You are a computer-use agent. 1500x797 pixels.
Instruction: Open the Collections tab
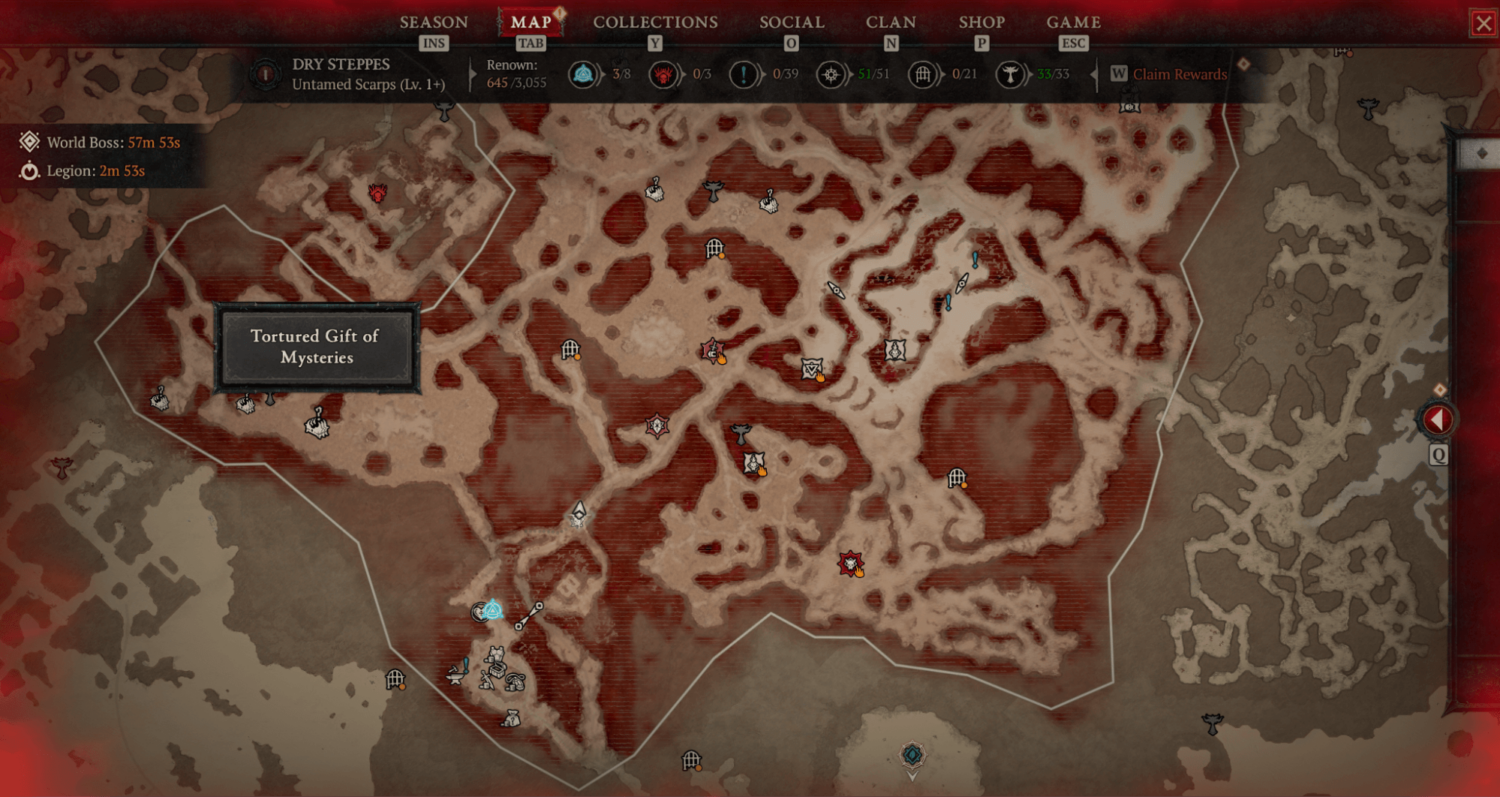point(655,22)
